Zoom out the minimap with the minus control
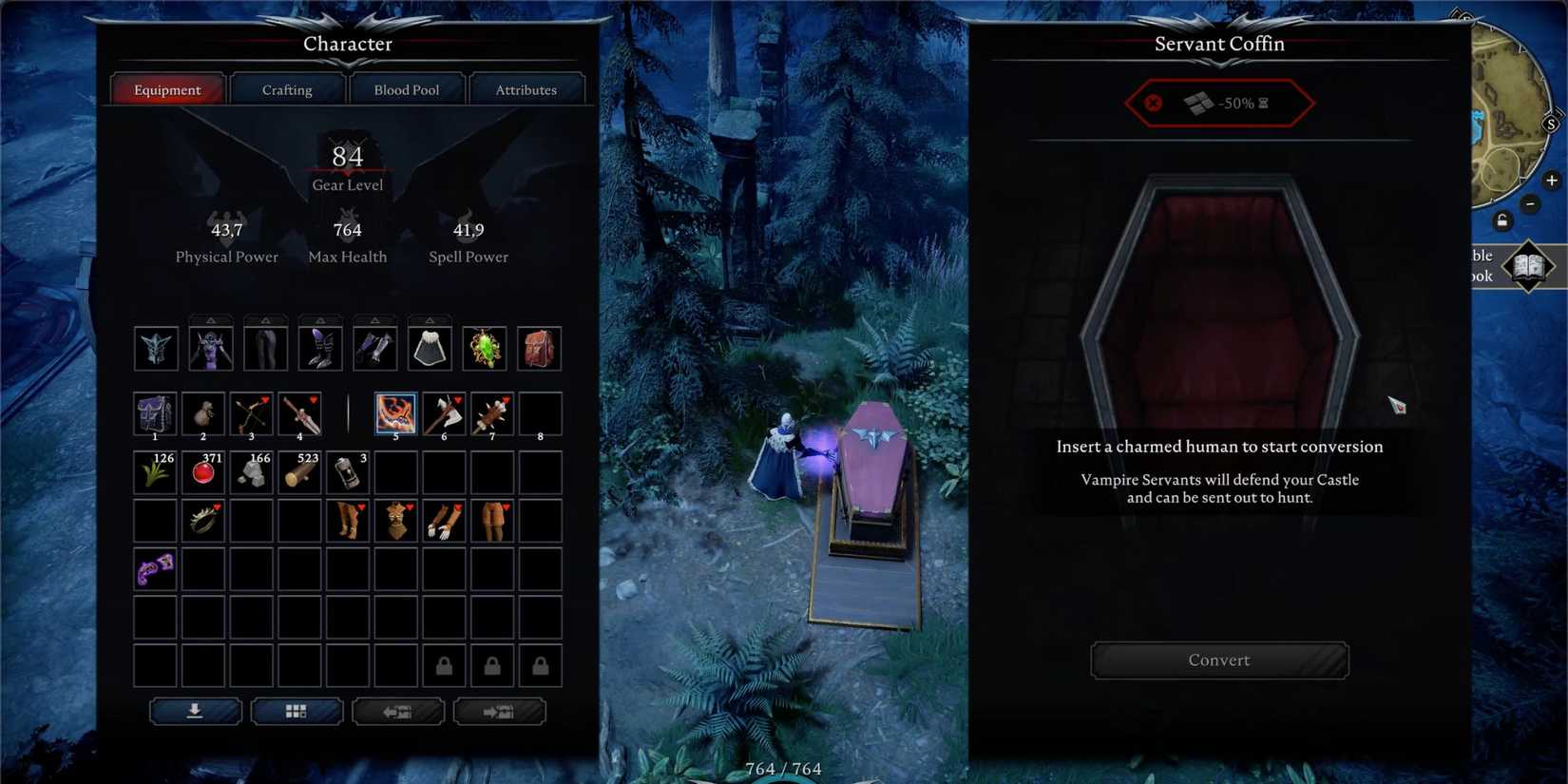The height and width of the screenshot is (784, 1568). 1531,203
